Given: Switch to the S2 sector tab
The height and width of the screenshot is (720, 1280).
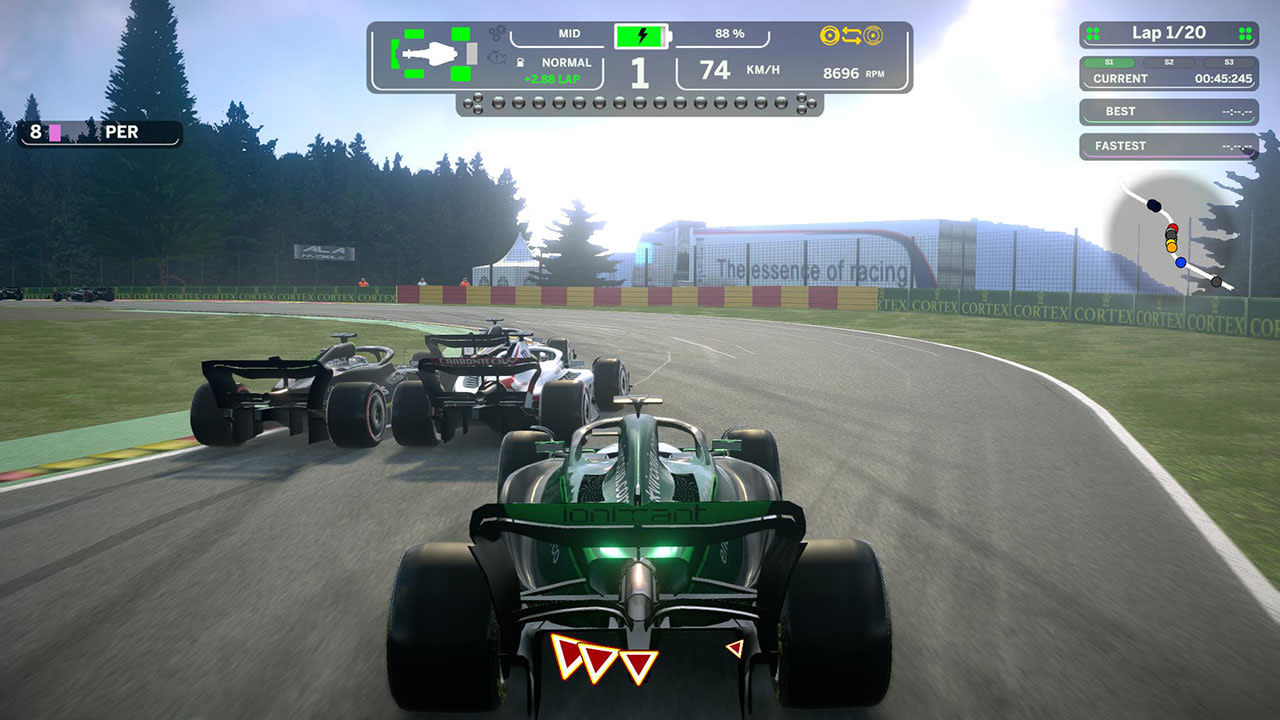Looking at the screenshot, I should click(1169, 63).
